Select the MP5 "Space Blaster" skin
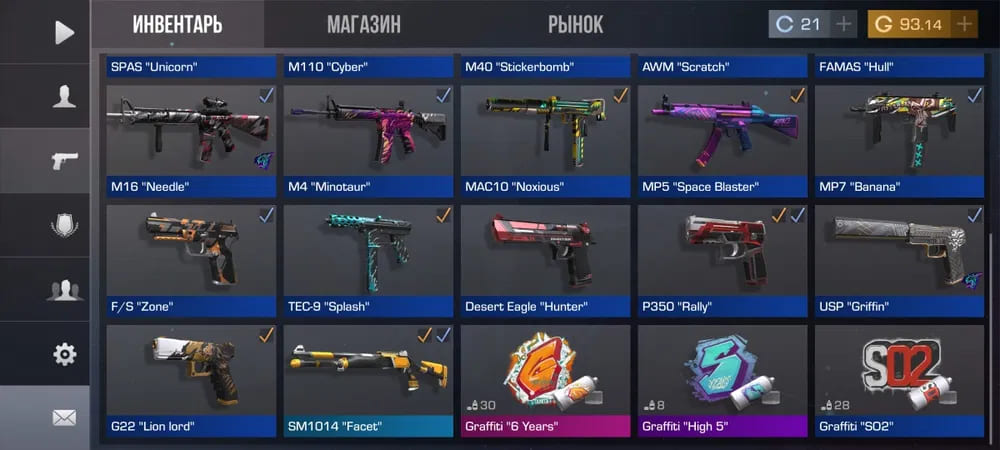 (723, 138)
